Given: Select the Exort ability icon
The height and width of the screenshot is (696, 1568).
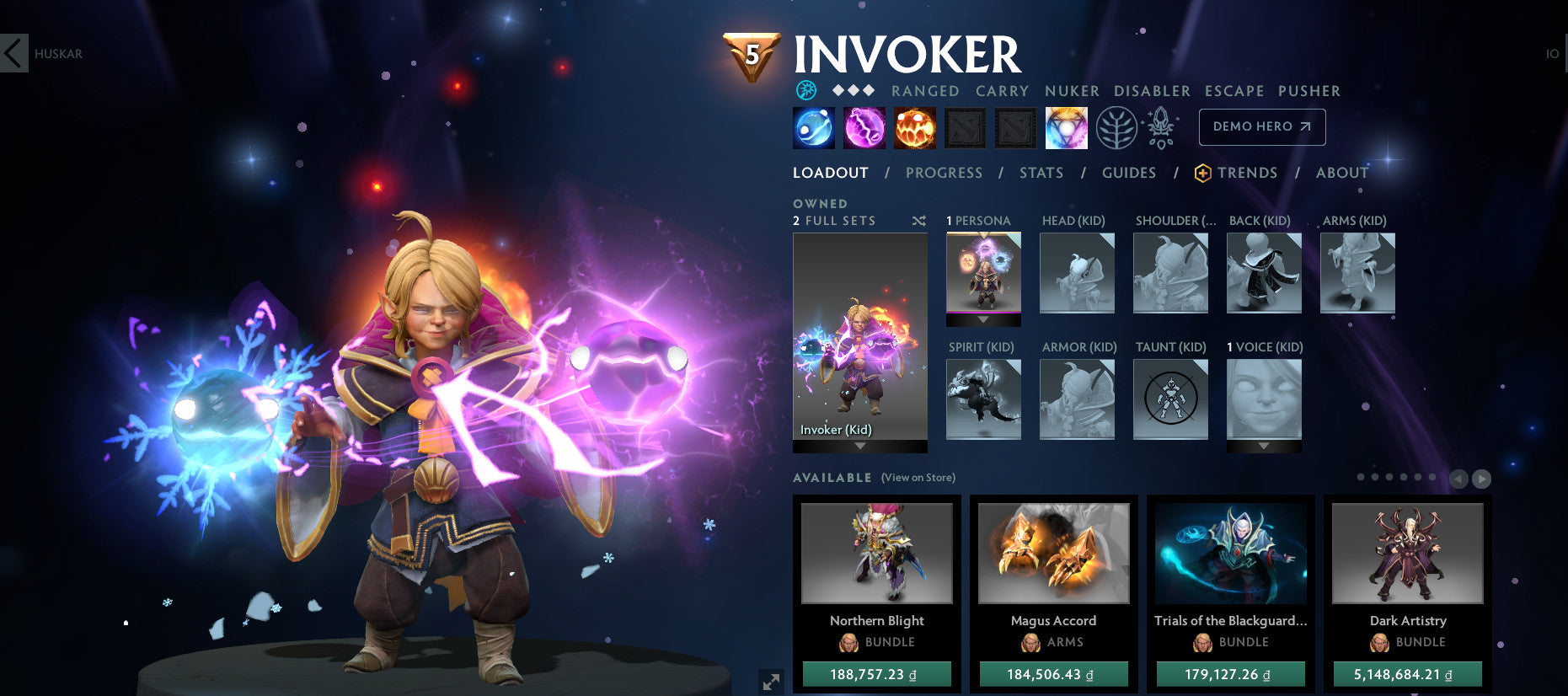Looking at the screenshot, I should tap(914, 127).
